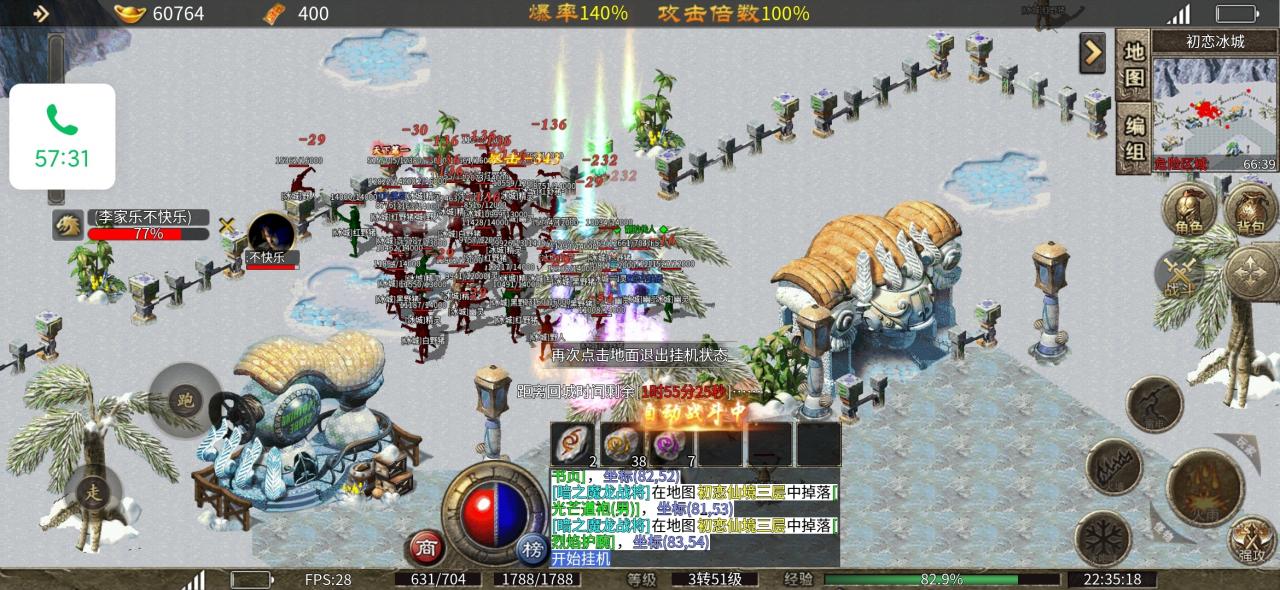Open the 角色 character sheet

pyautogui.click(x=1189, y=212)
